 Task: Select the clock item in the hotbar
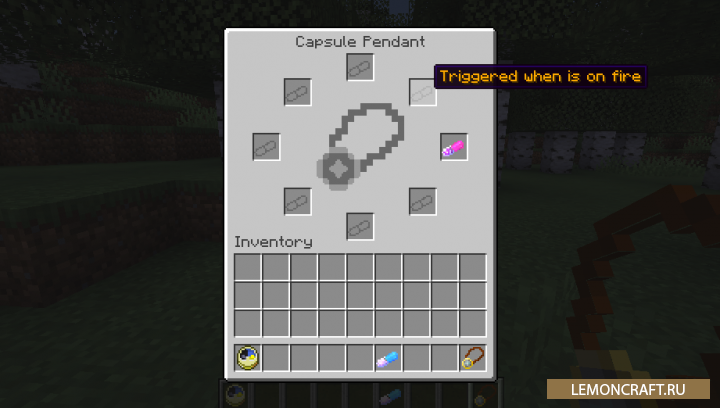(x=247, y=358)
